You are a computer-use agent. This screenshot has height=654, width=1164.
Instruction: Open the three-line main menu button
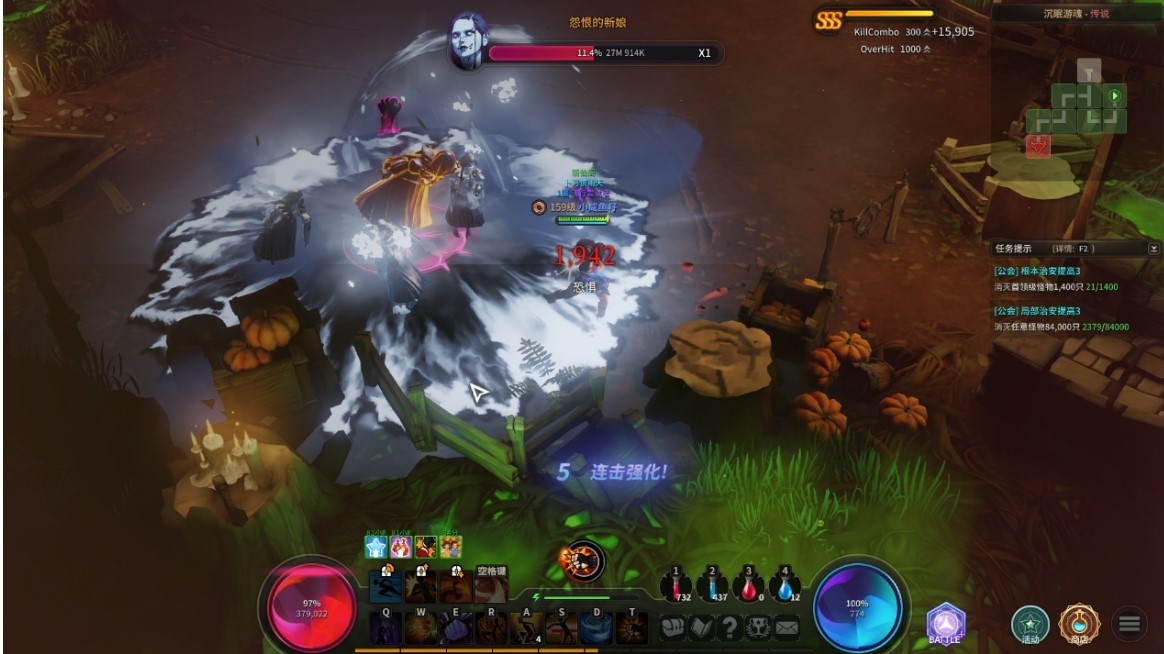(x=1129, y=624)
